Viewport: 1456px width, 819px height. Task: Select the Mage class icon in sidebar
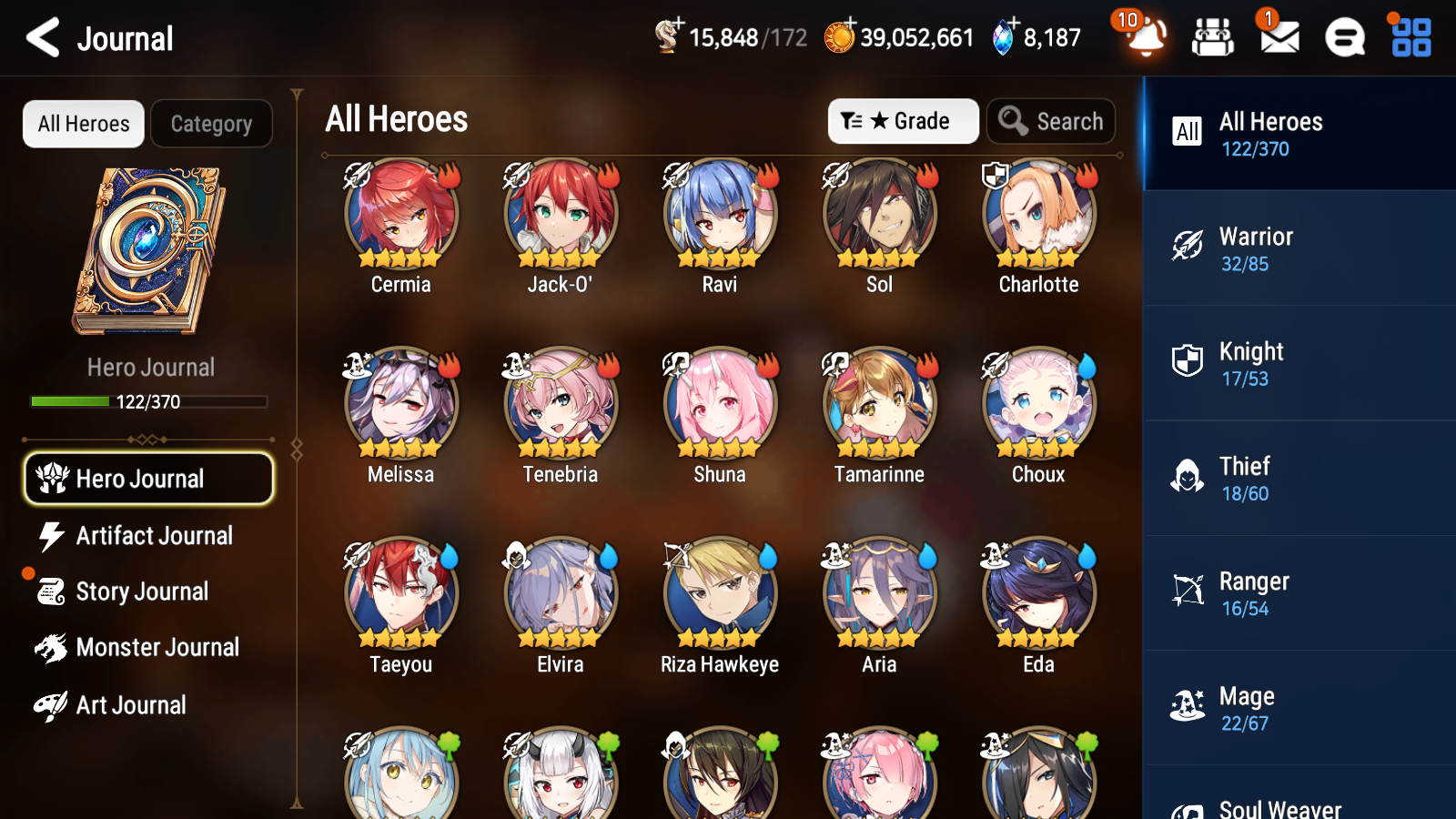(x=1188, y=707)
